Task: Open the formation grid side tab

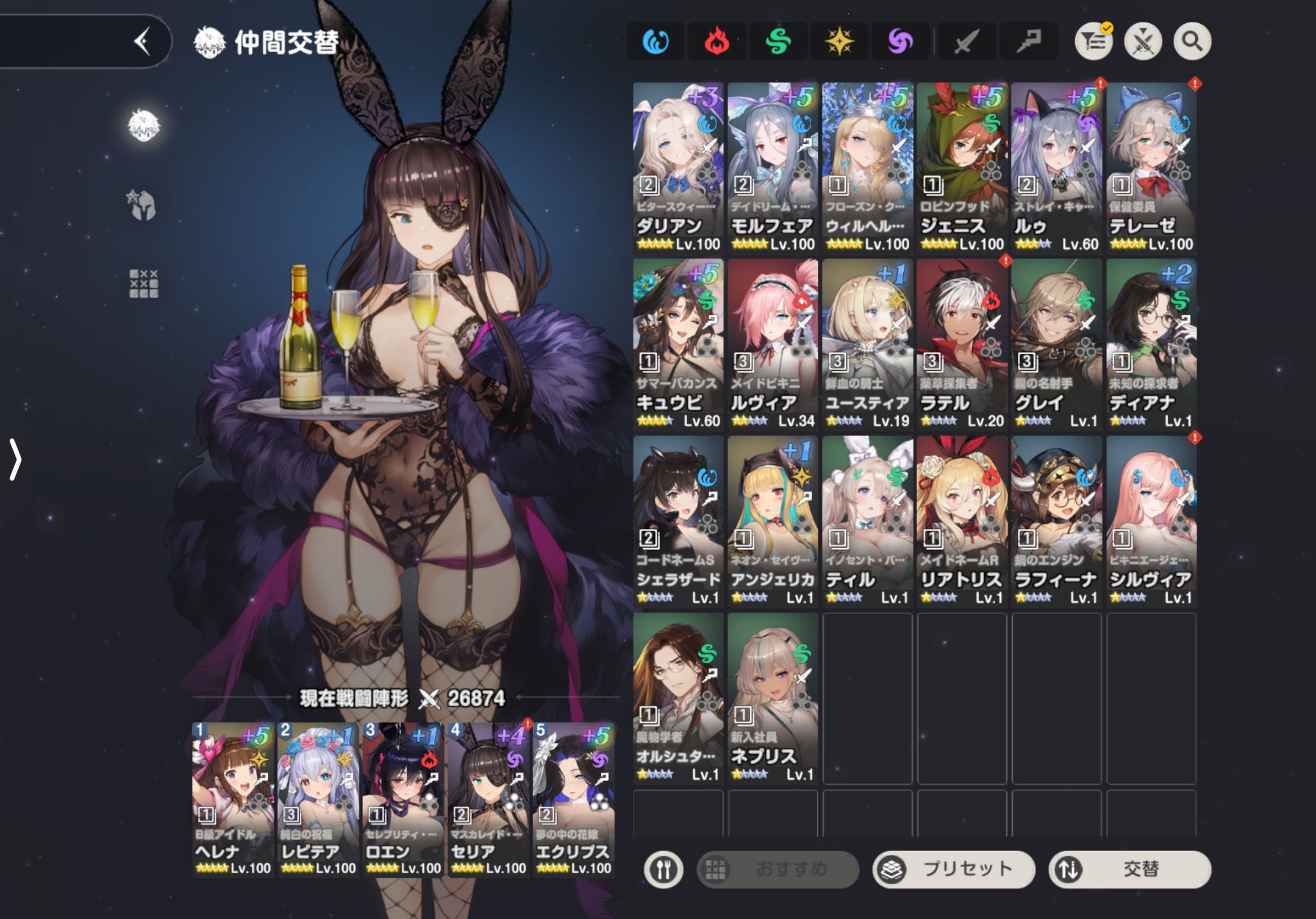Action: 143,284
